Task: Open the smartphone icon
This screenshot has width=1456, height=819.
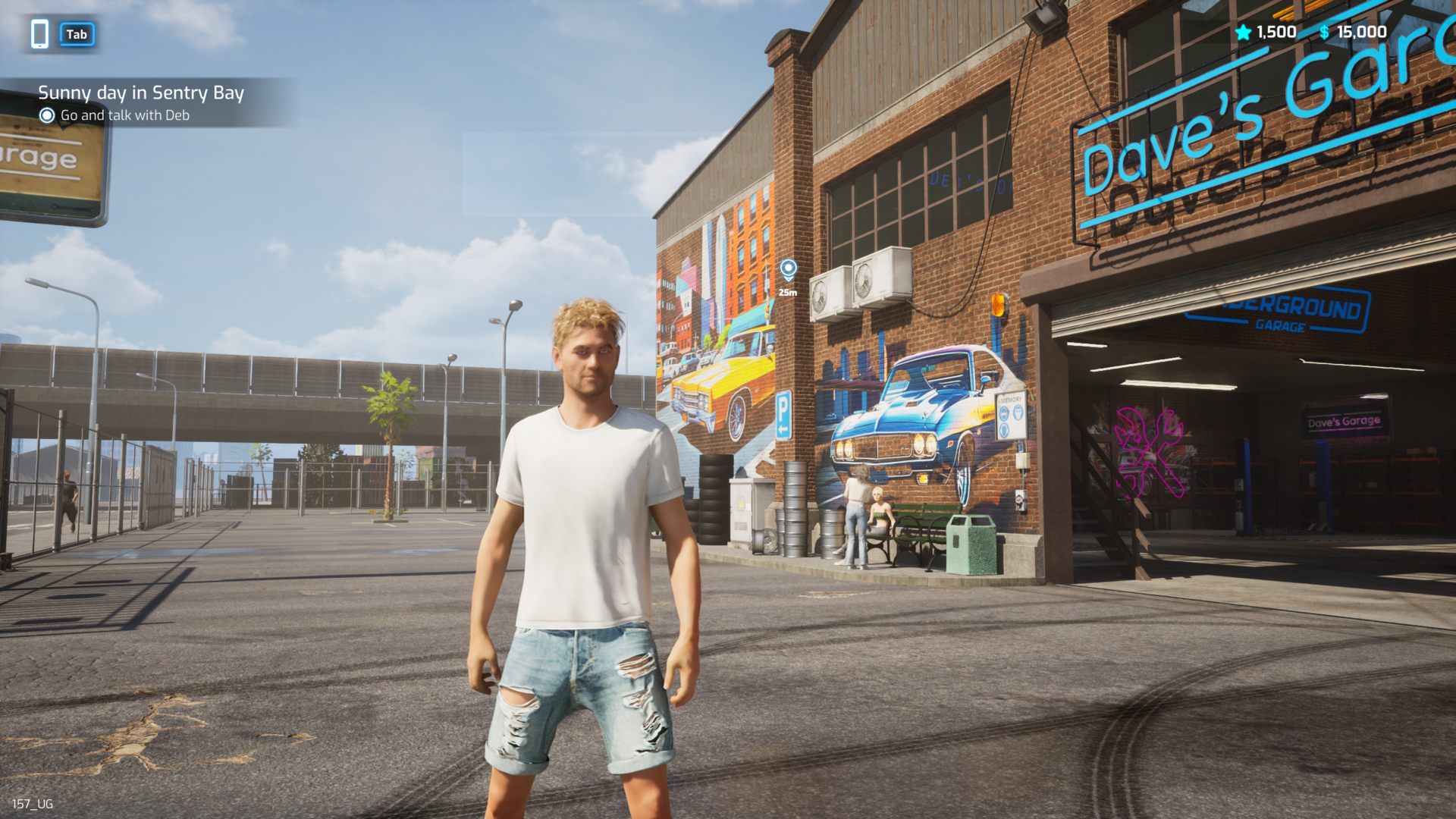Action: pyautogui.click(x=40, y=34)
